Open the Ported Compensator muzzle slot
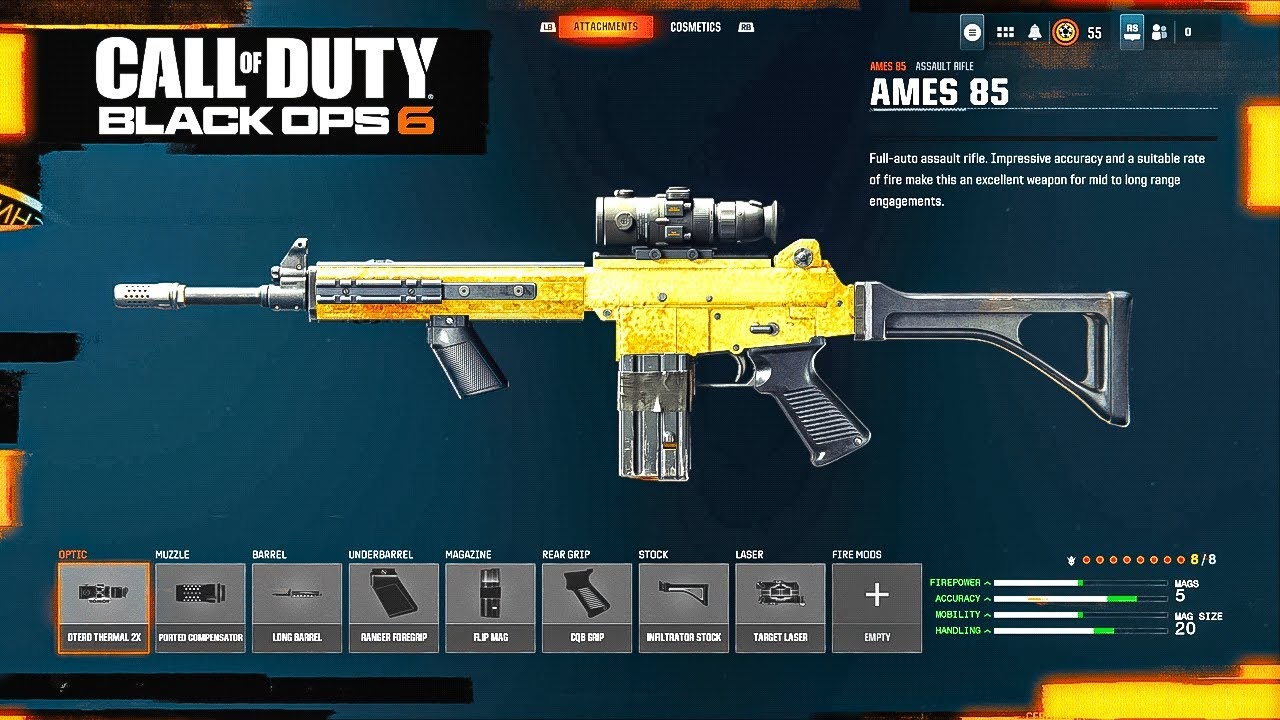Image resolution: width=1280 pixels, height=720 pixels. (199, 605)
